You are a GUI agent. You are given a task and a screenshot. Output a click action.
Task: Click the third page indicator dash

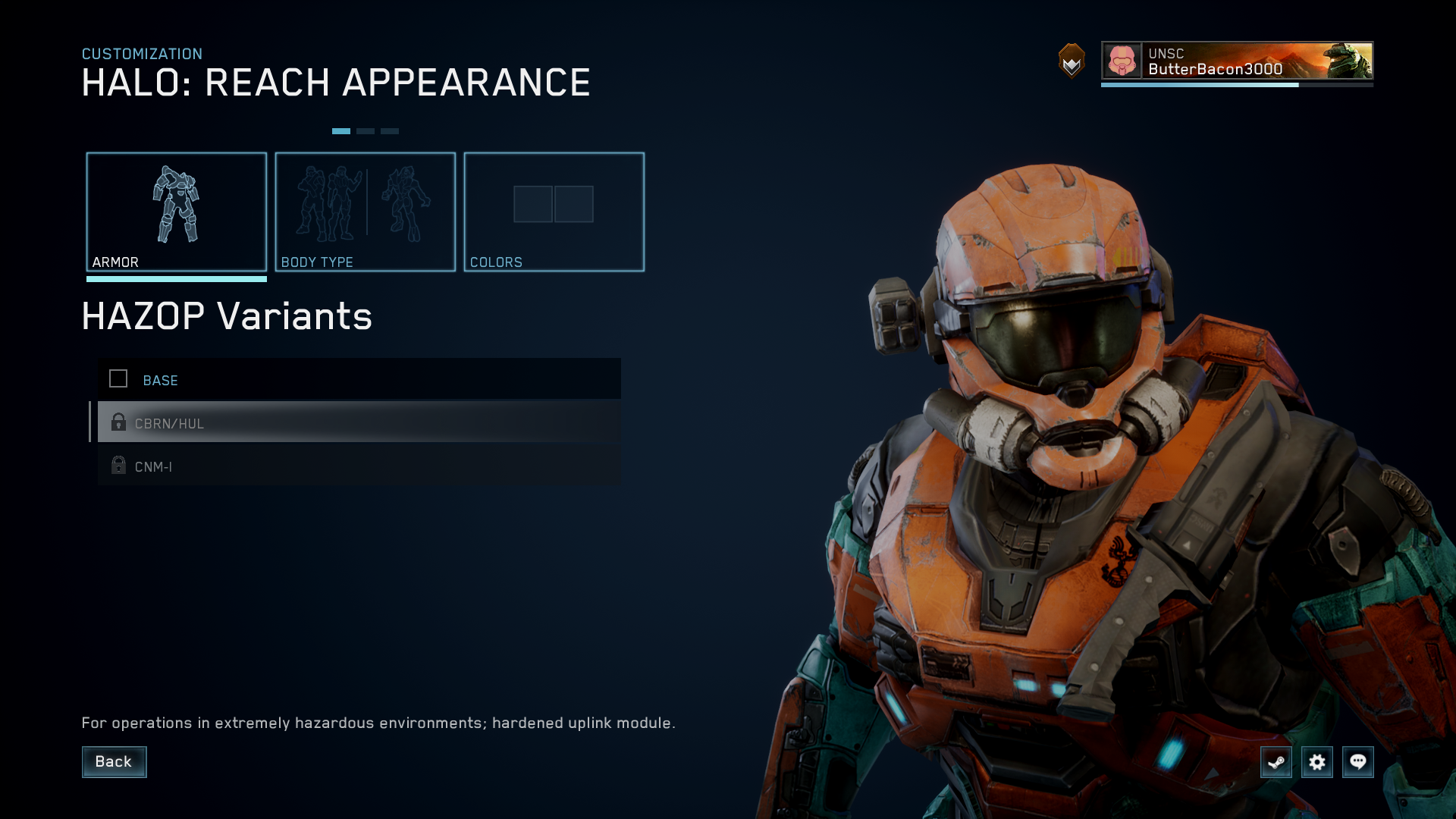pyautogui.click(x=389, y=130)
